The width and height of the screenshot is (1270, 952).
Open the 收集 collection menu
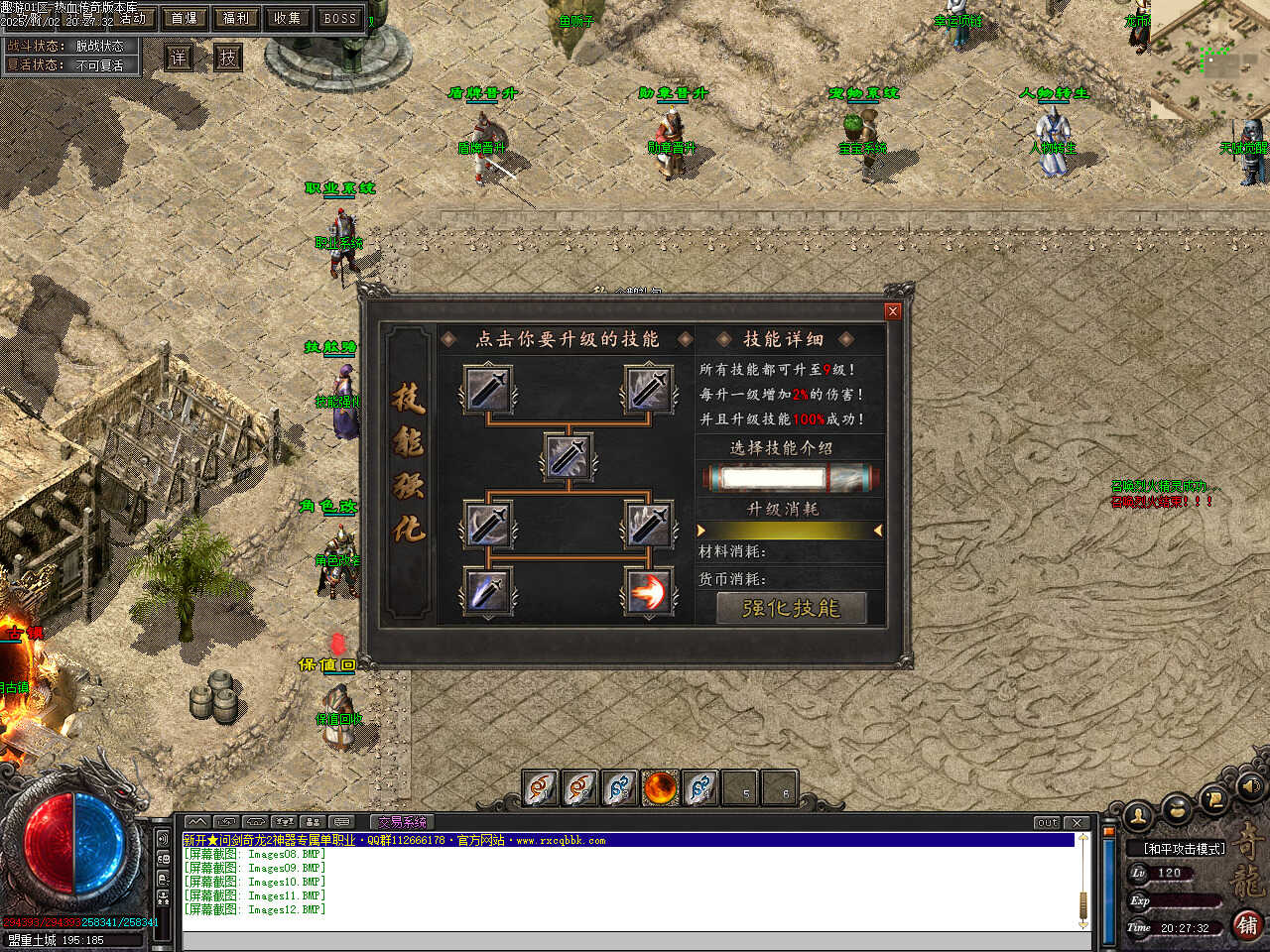pyautogui.click(x=288, y=18)
